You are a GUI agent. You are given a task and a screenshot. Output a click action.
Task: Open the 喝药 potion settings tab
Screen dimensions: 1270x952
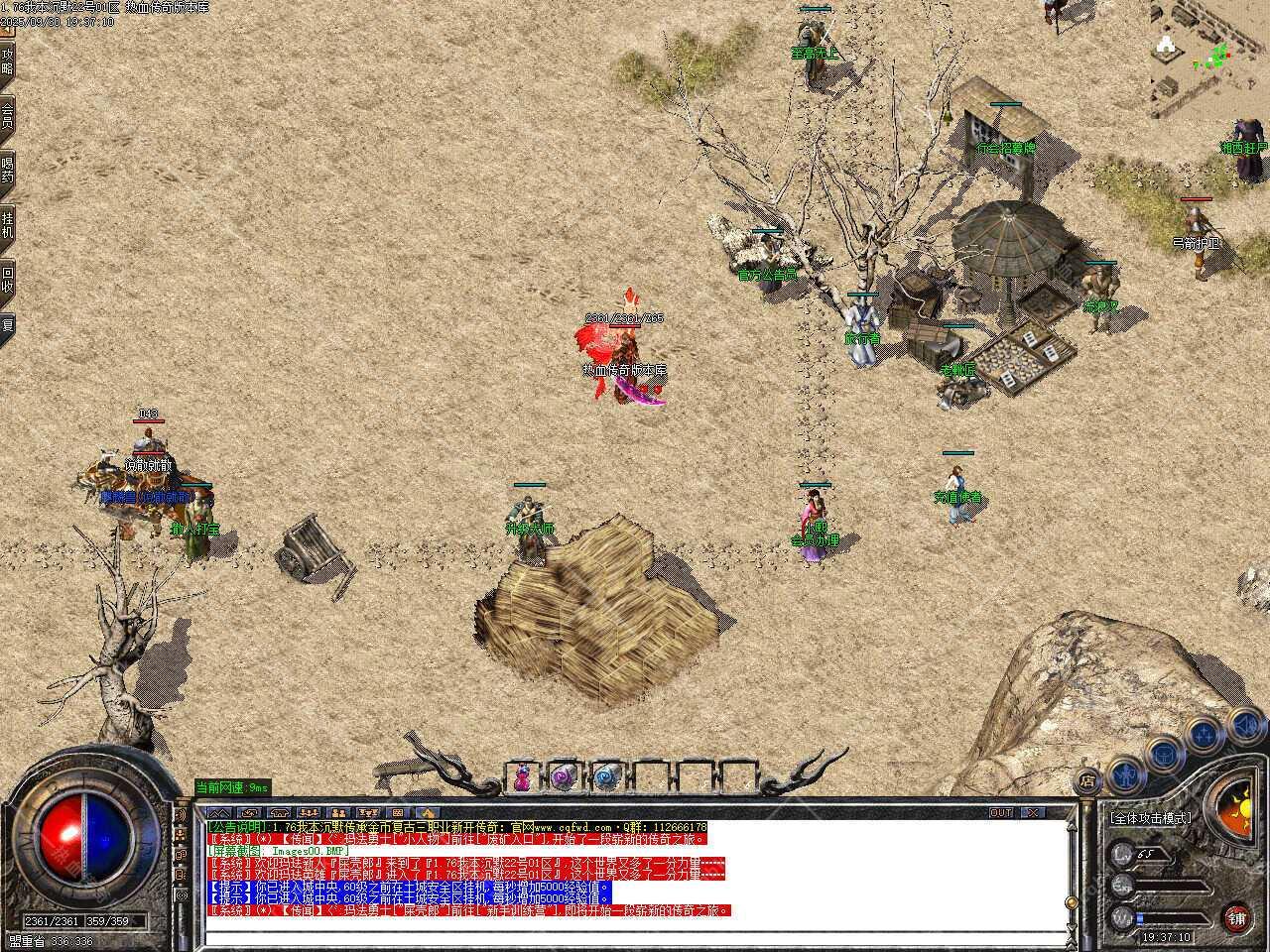click(8, 168)
